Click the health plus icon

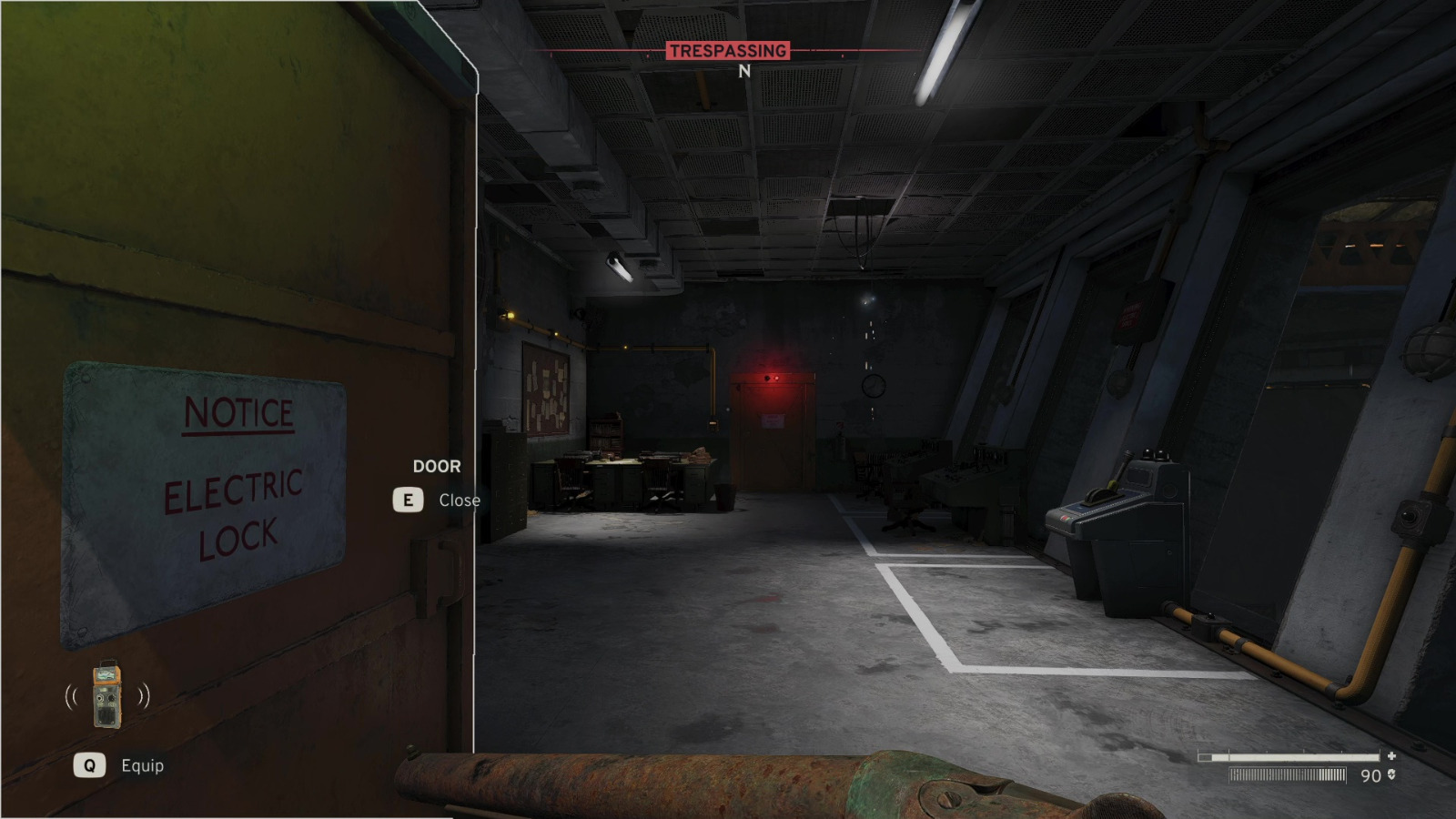point(1392,755)
